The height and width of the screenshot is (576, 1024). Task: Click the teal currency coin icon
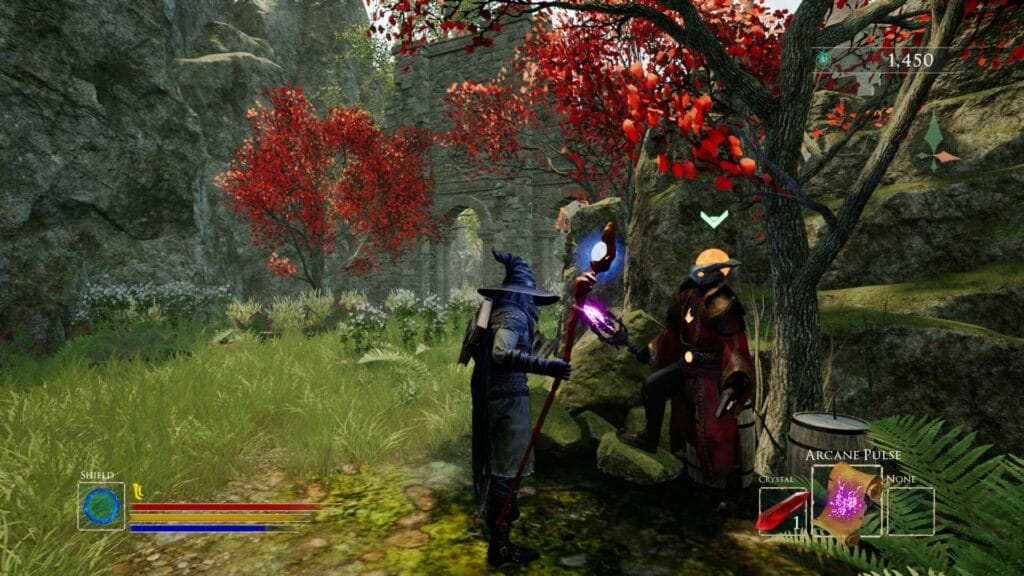(822, 60)
